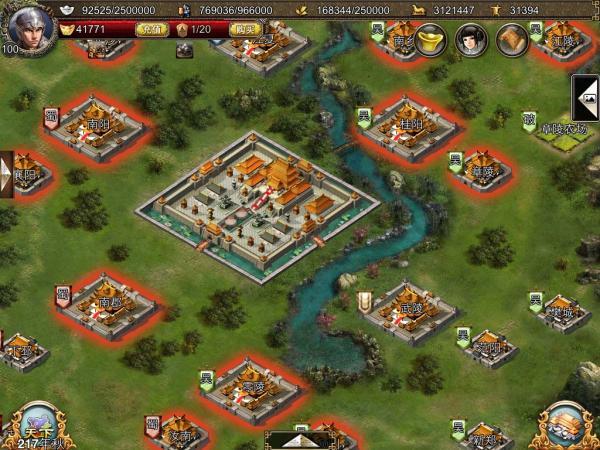
Task: Expand the bottom-center pyramid panel
Action: point(299,439)
